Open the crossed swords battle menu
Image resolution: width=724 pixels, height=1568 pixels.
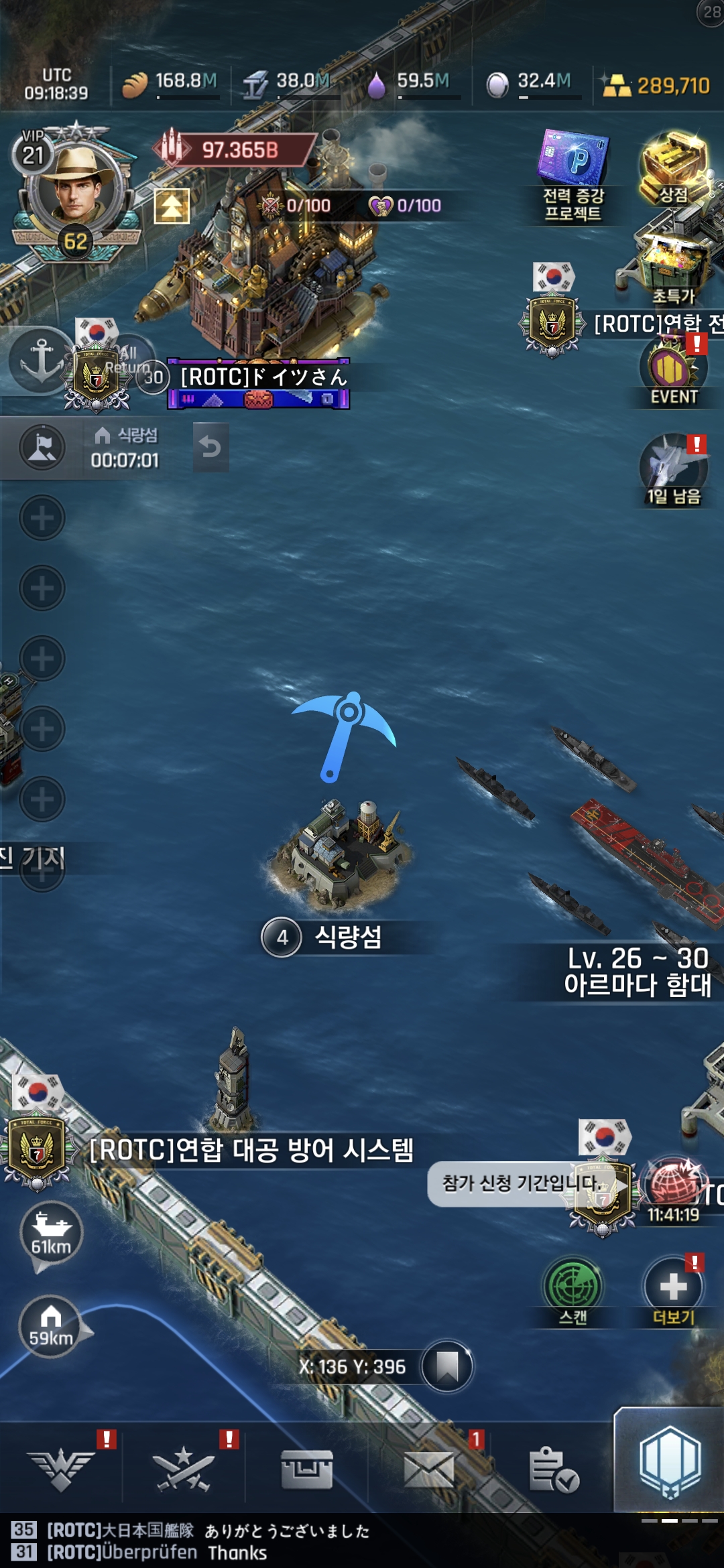[x=183, y=1469]
